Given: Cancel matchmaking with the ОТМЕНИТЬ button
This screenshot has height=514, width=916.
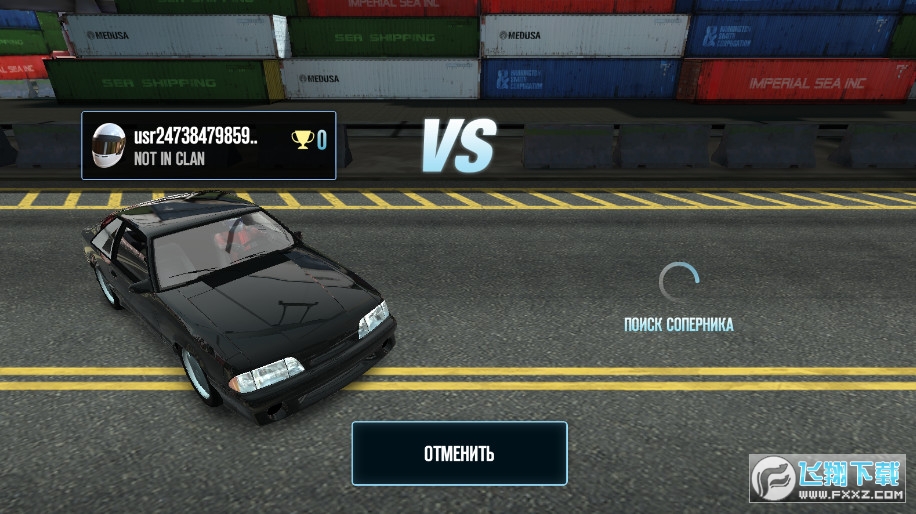Looking at the screenshot, I should 459,453.
